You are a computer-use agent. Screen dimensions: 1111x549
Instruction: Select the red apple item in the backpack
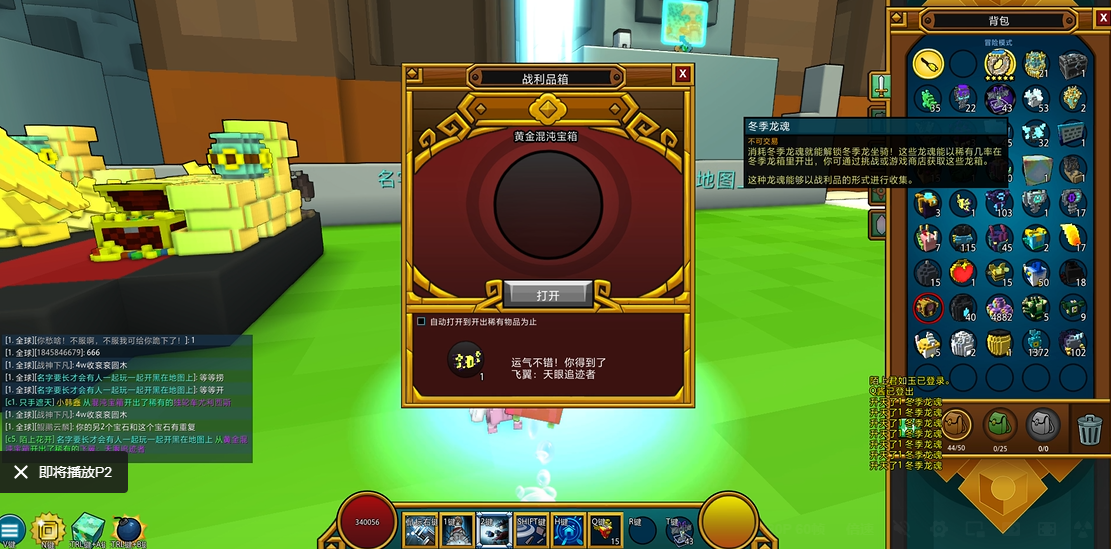coord(964,272)
